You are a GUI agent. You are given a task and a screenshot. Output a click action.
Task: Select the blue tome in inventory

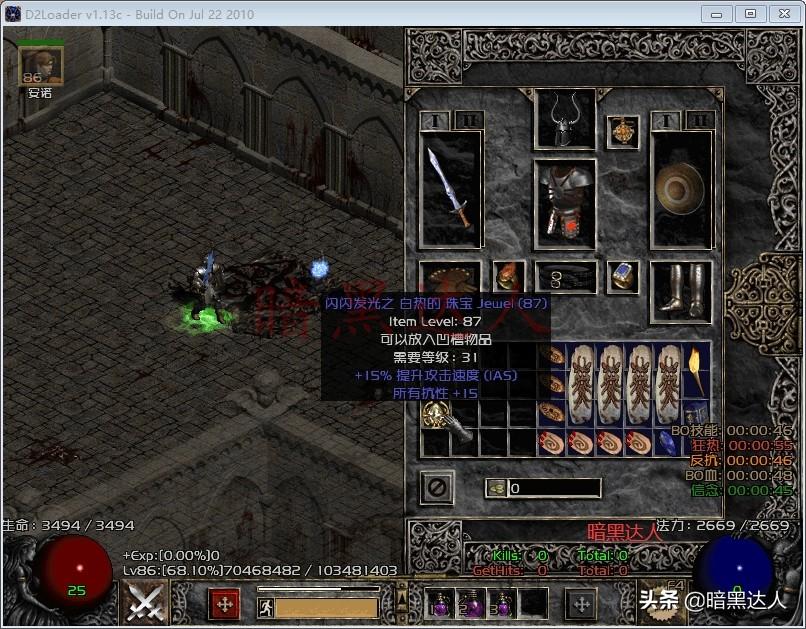click(x=696, y=414)
